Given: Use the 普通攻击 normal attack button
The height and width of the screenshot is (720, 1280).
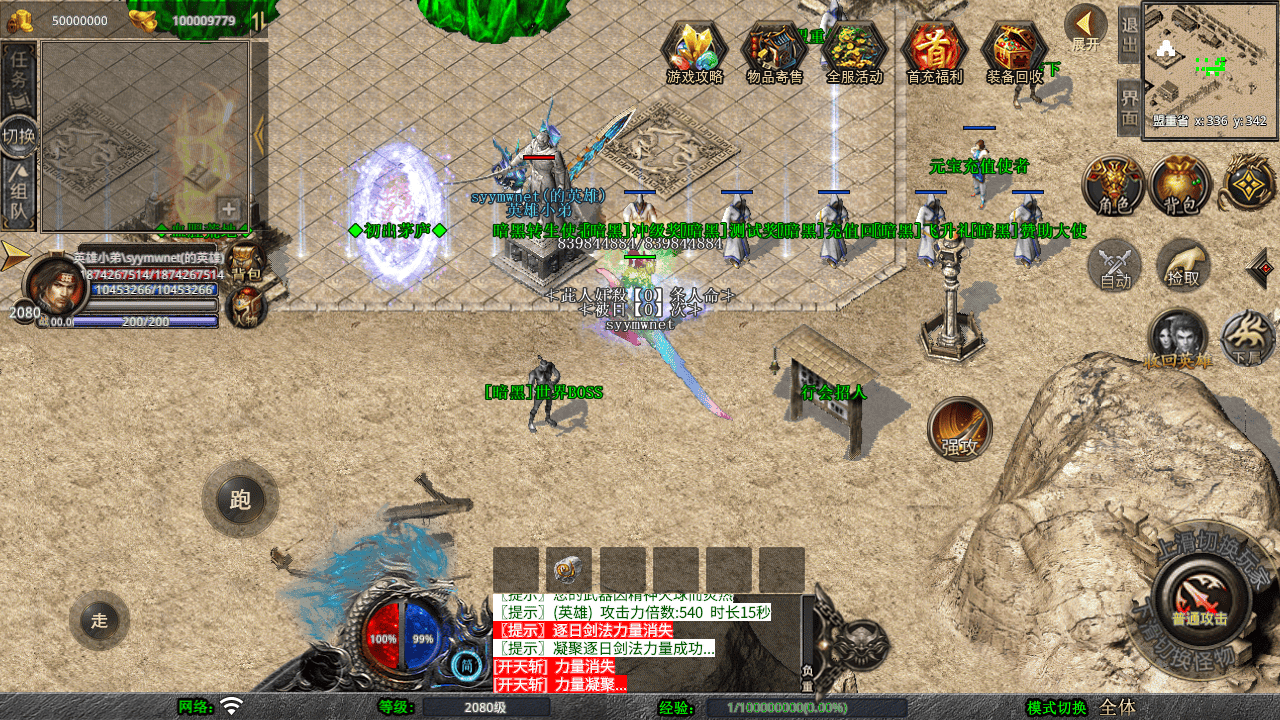Looking at the screenshot, I should 1199,601.
